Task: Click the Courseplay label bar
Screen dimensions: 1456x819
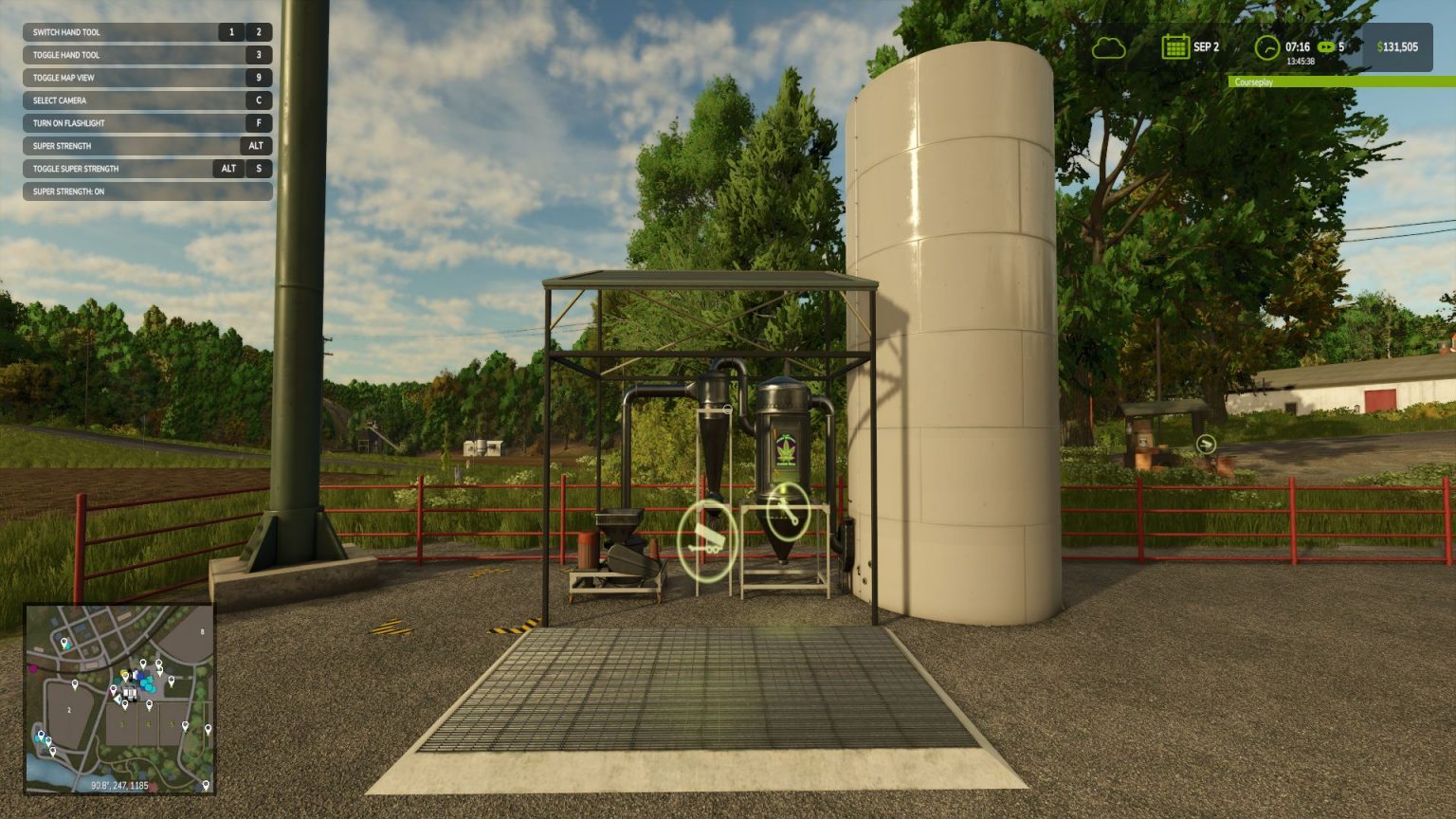Action: pos(1254,83)
